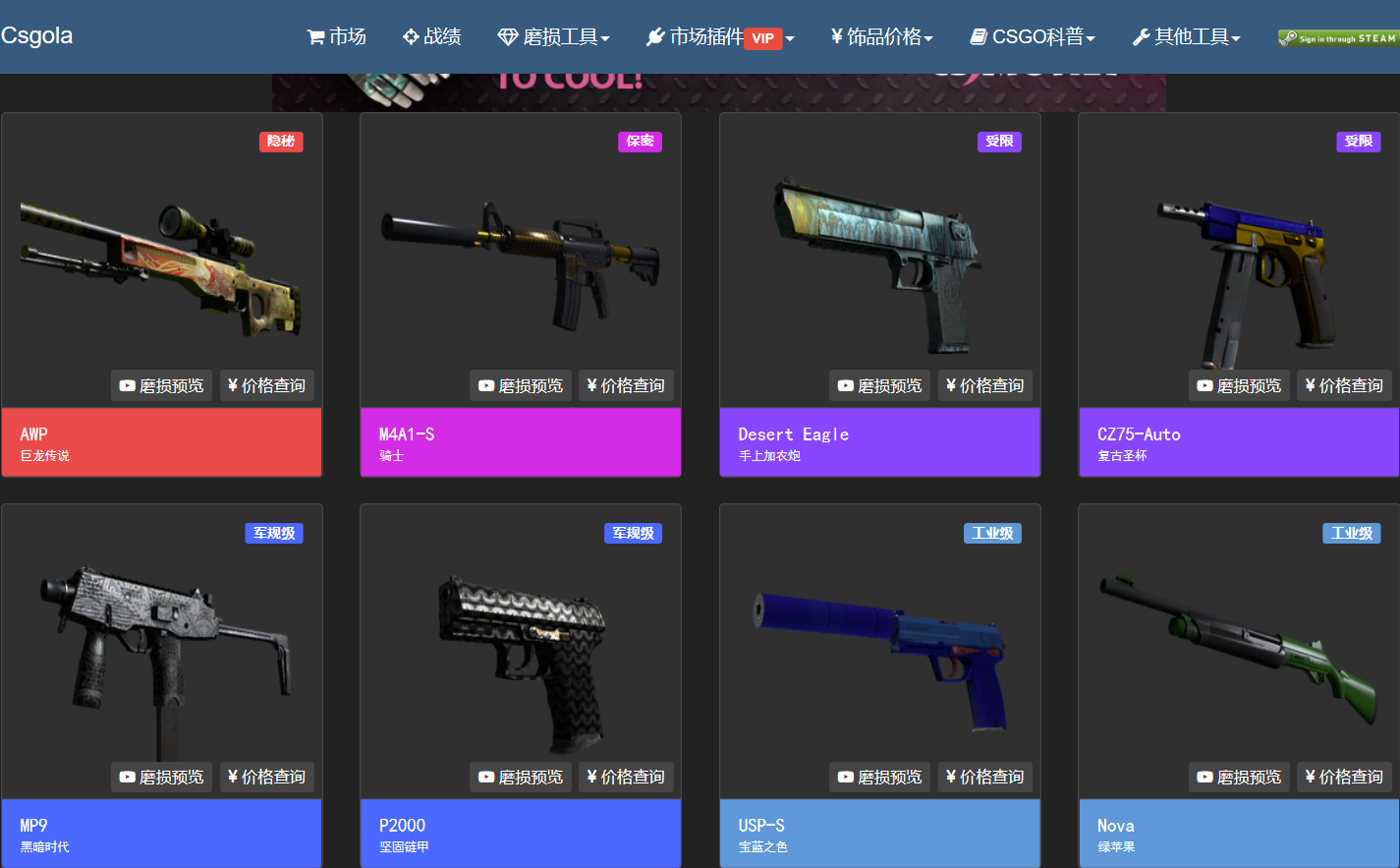This screenshot has height=868, width=1400.
Task: Select 市场 in the navigation bar
Action: 336,36
